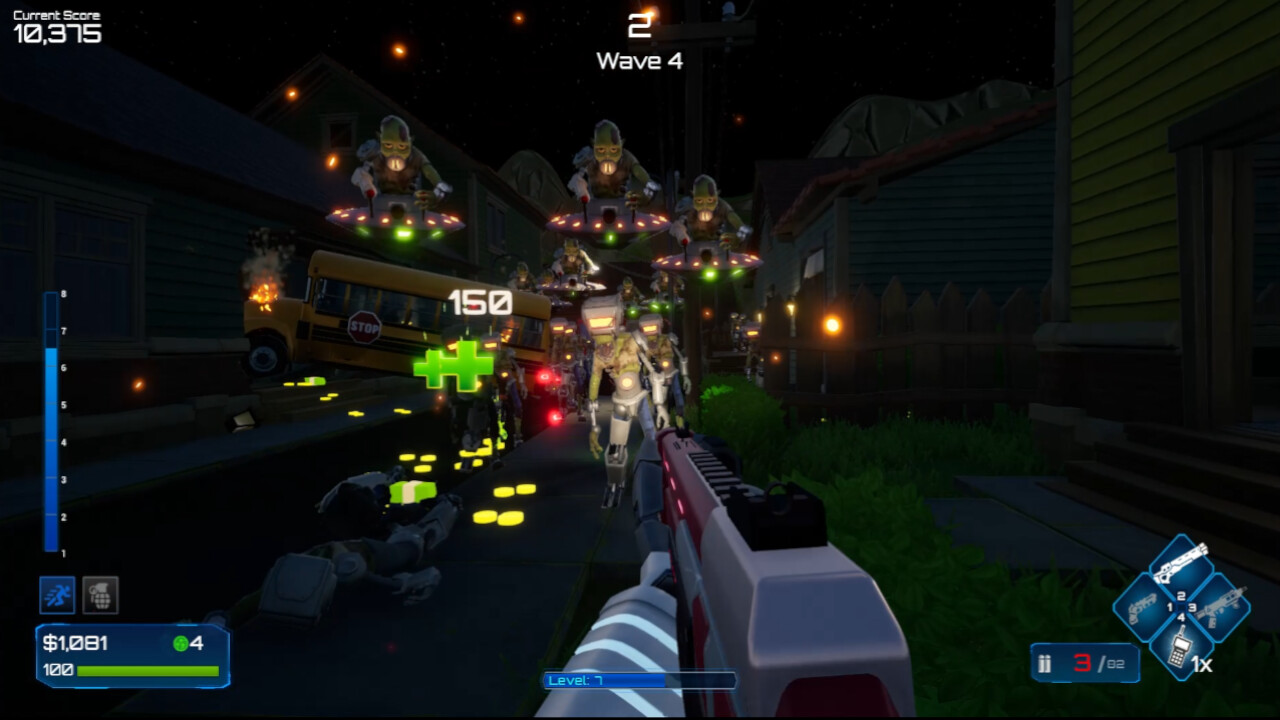Select the sprint ability icon
The image size is (1280, 720).
[57, 595]
